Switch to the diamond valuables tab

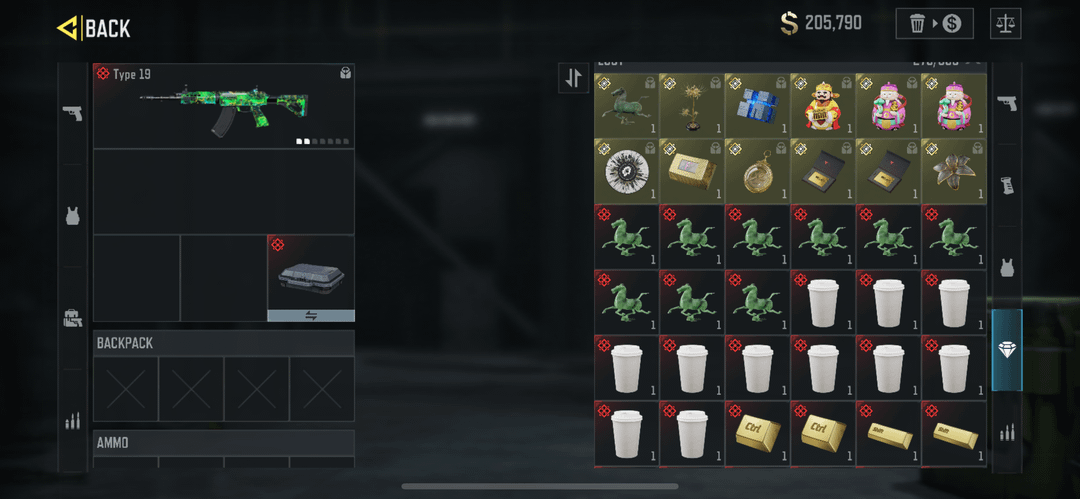click(x=1007, y=350)
